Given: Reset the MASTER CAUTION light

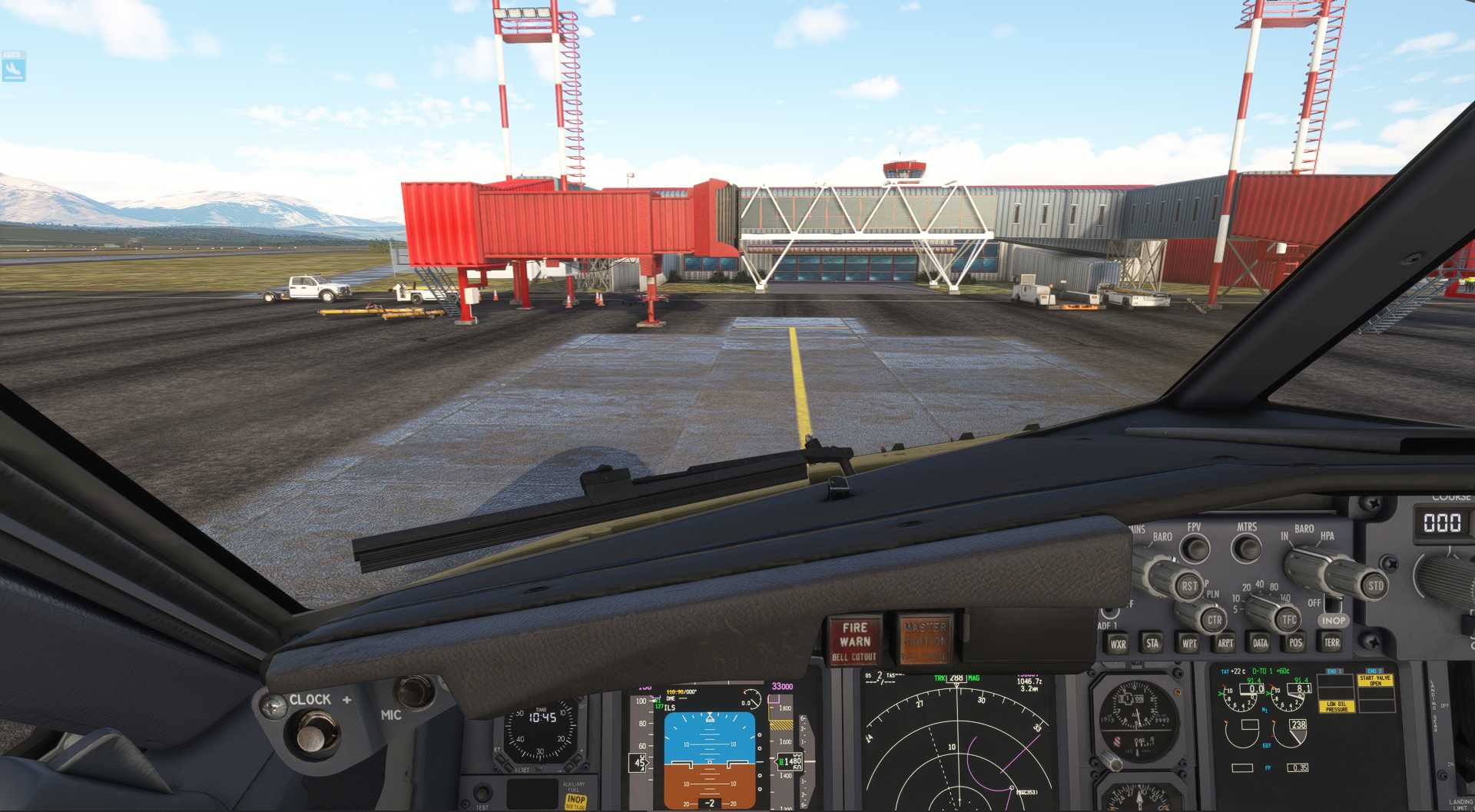Looking at the screenshot, I should pyautogui.click(x=925, y=640).
